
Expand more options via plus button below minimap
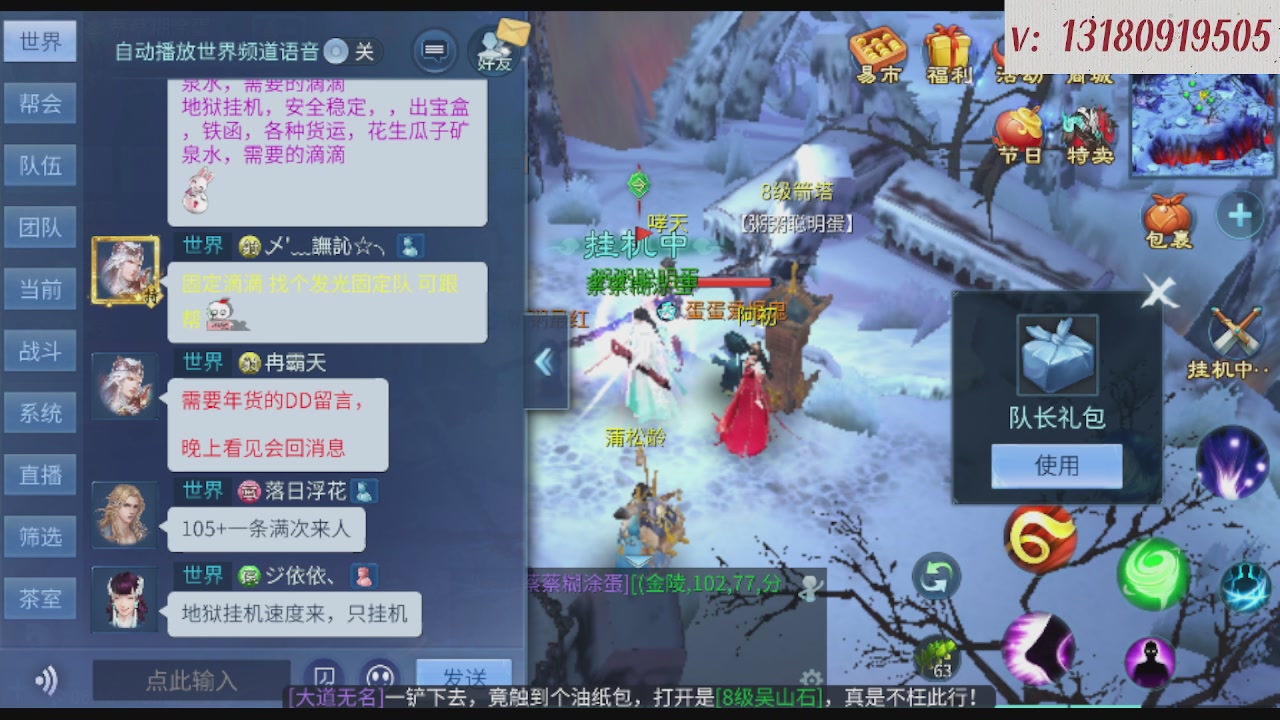coord(1240,213)
